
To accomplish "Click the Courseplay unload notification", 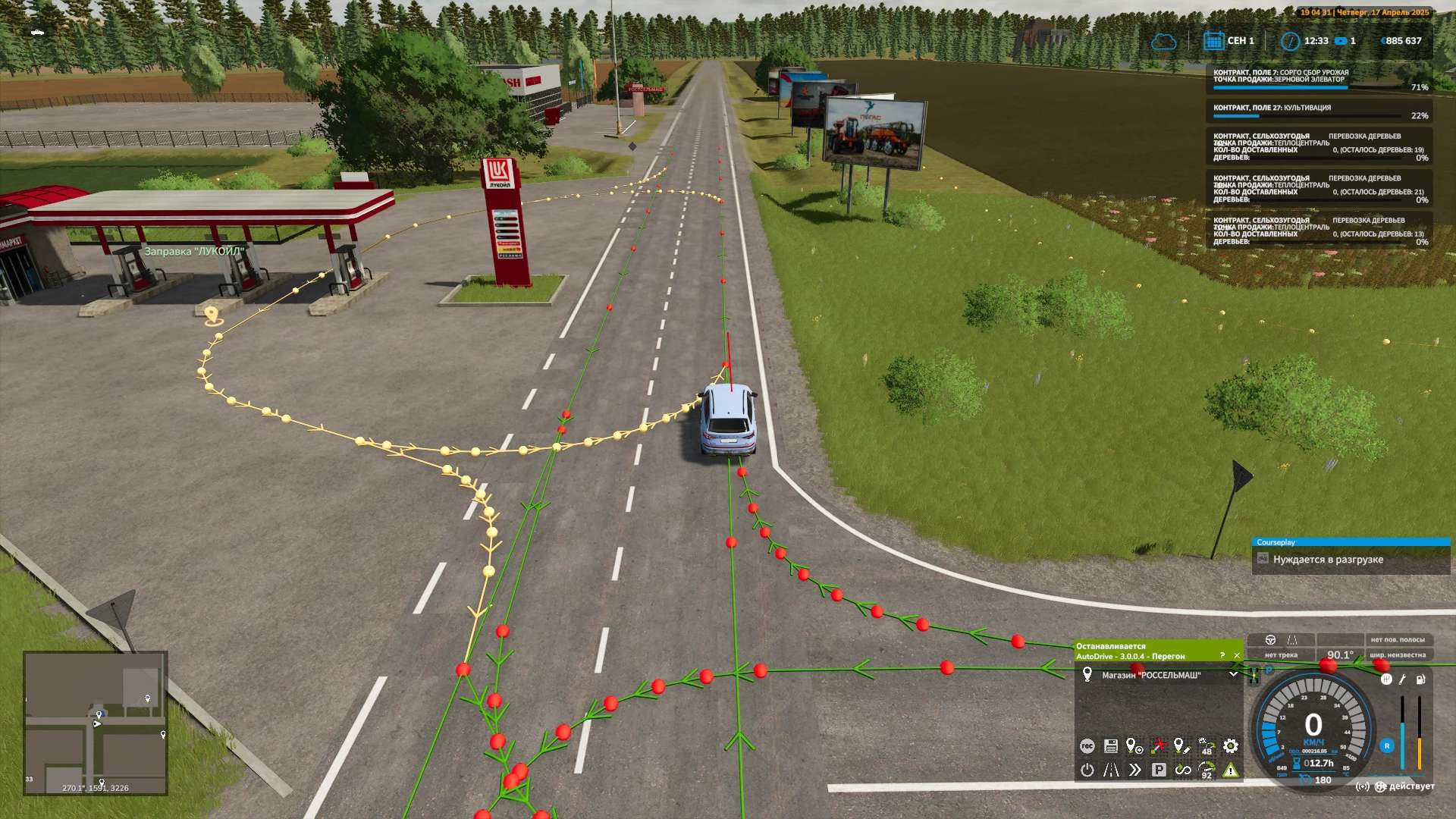I will coord(1350,560).
